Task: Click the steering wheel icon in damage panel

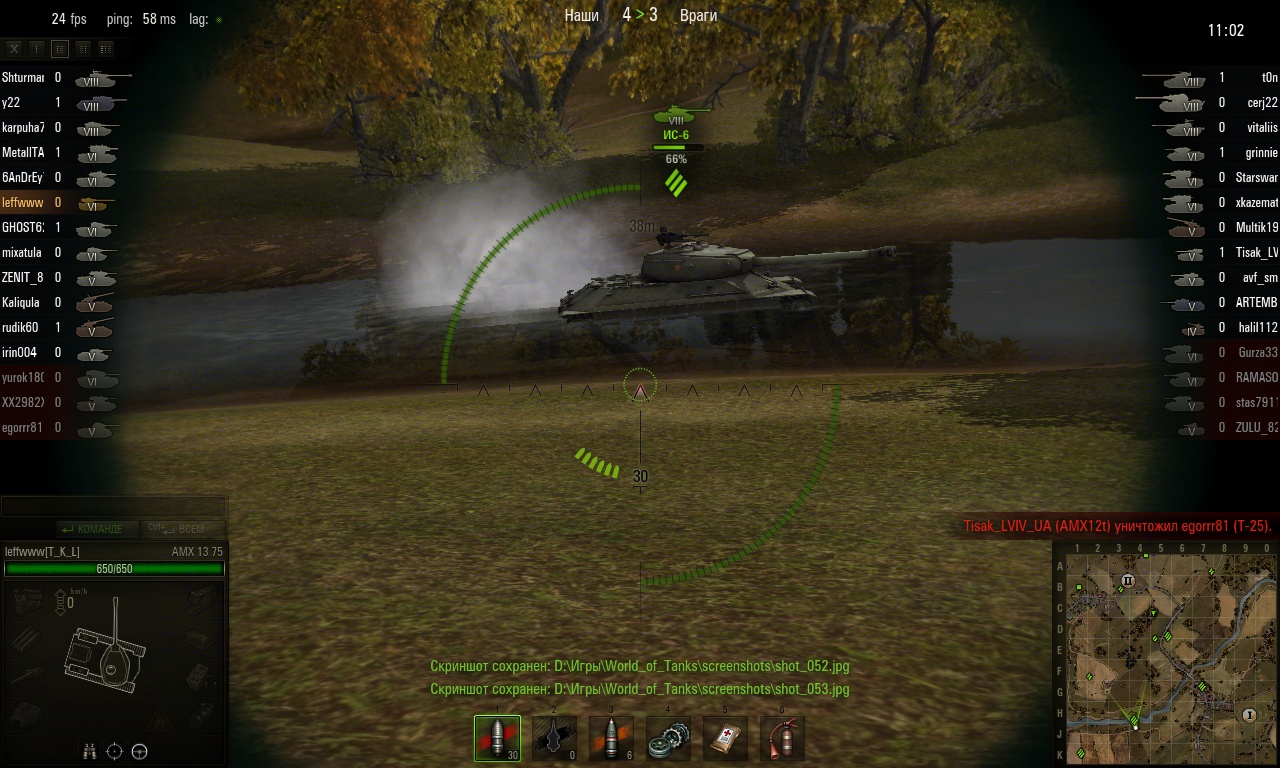Action: click(x=140, y=751)
